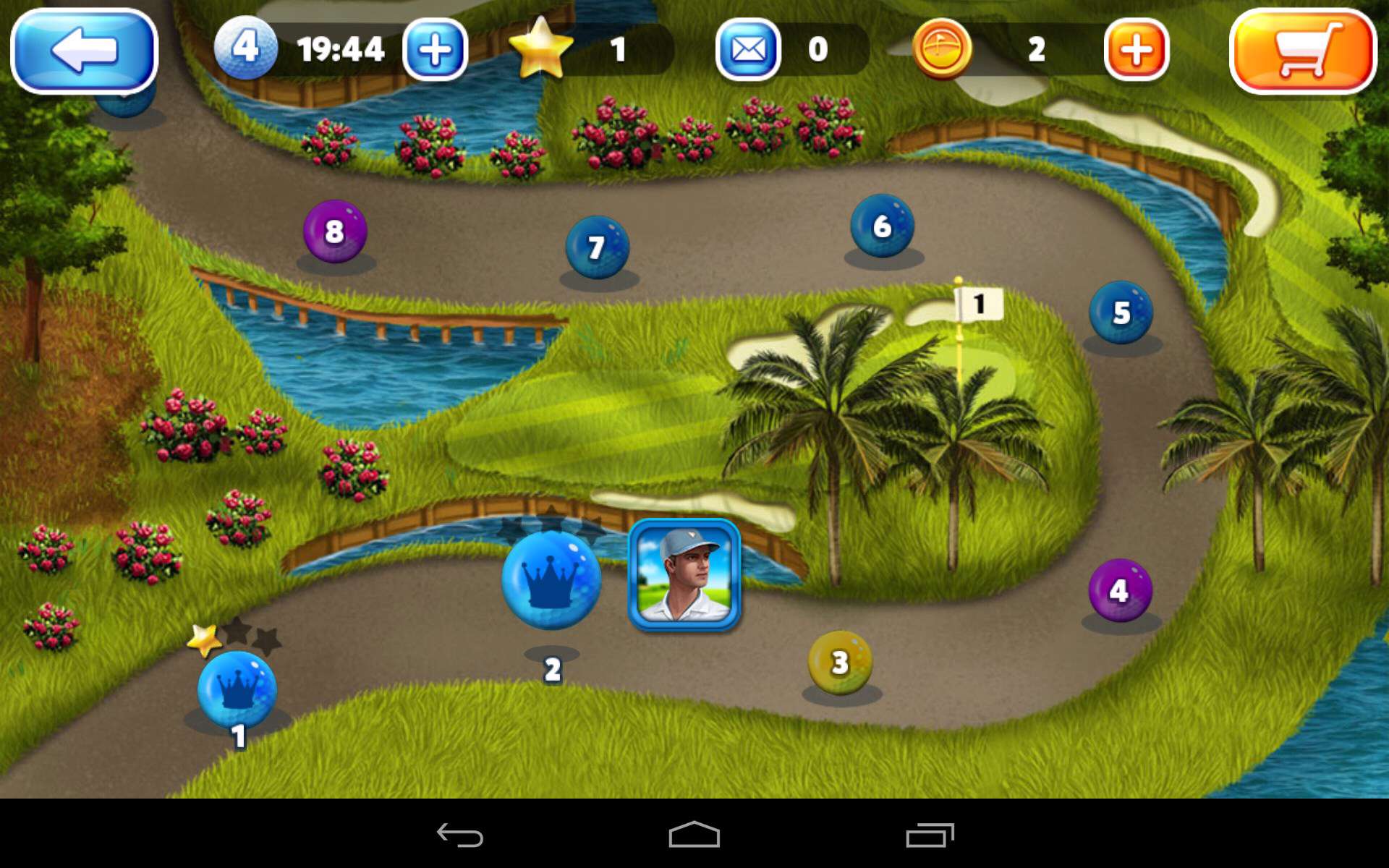Pick the purple level 8 ball
The image size is (1389, 868).
tap(334, 231)
